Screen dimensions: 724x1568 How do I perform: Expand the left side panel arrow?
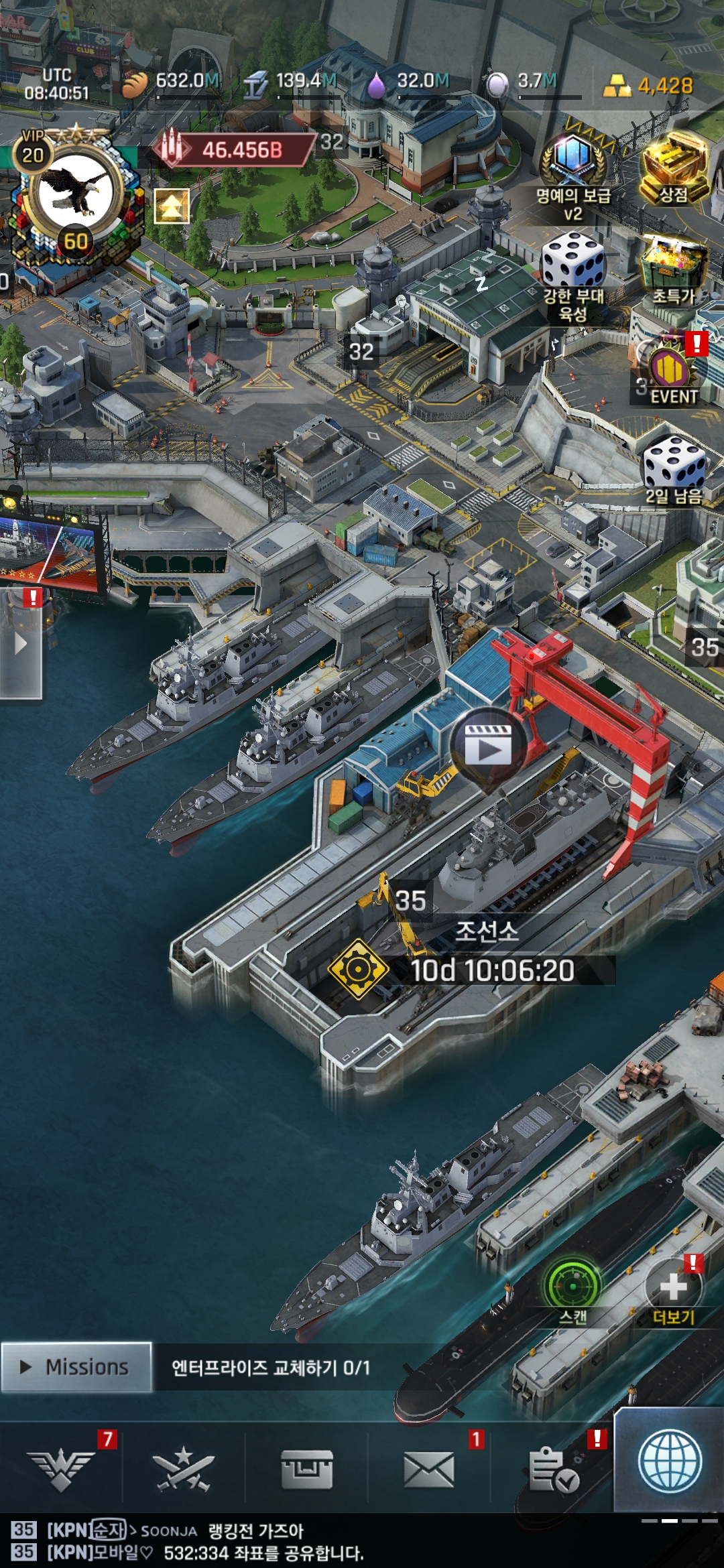tap(21, 645)
